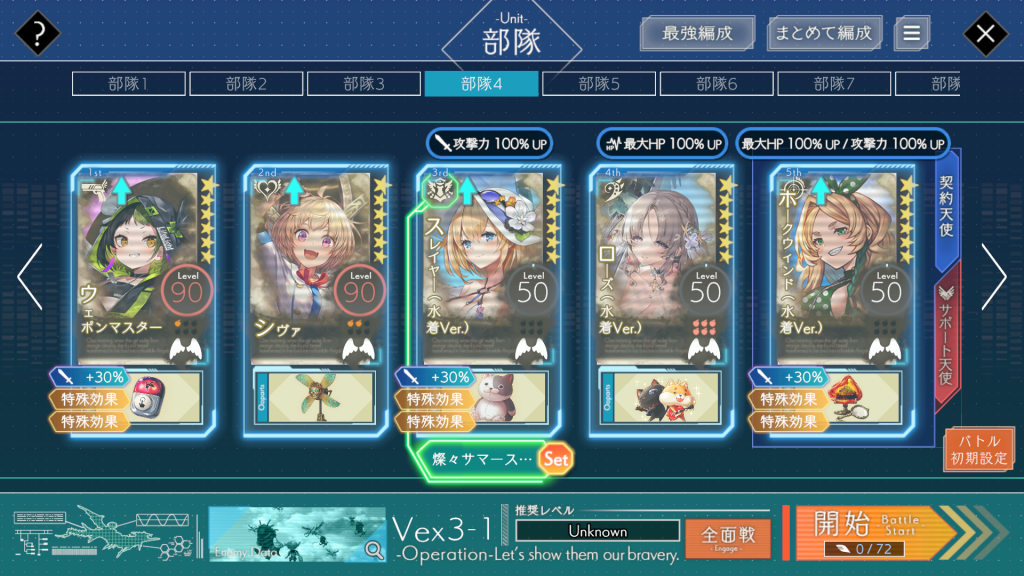Close the unit screen with X
Viewport: 1024px width, 576px height.
(x=985, y=35)
